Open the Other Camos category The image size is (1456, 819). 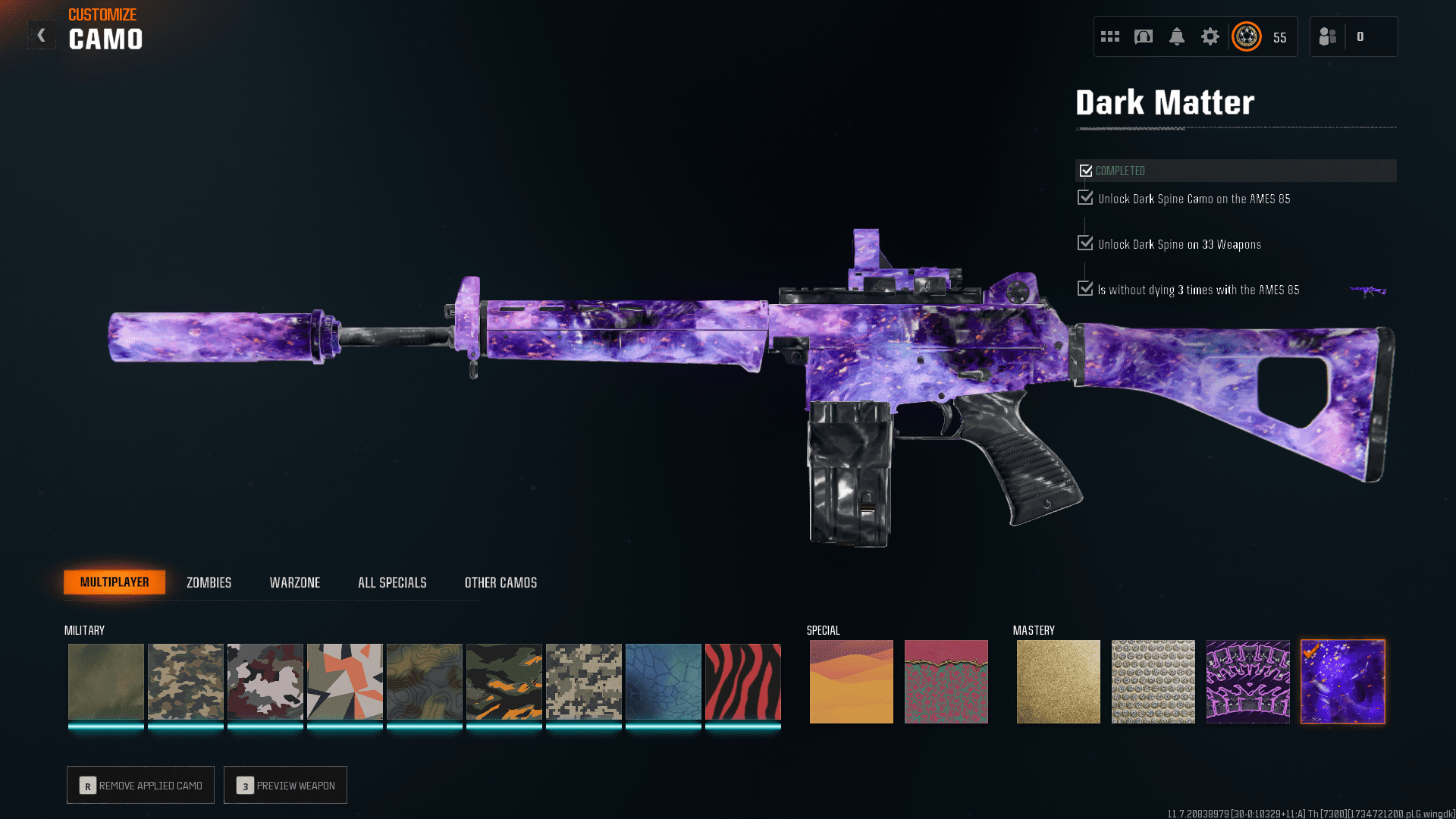click(500, 582)
